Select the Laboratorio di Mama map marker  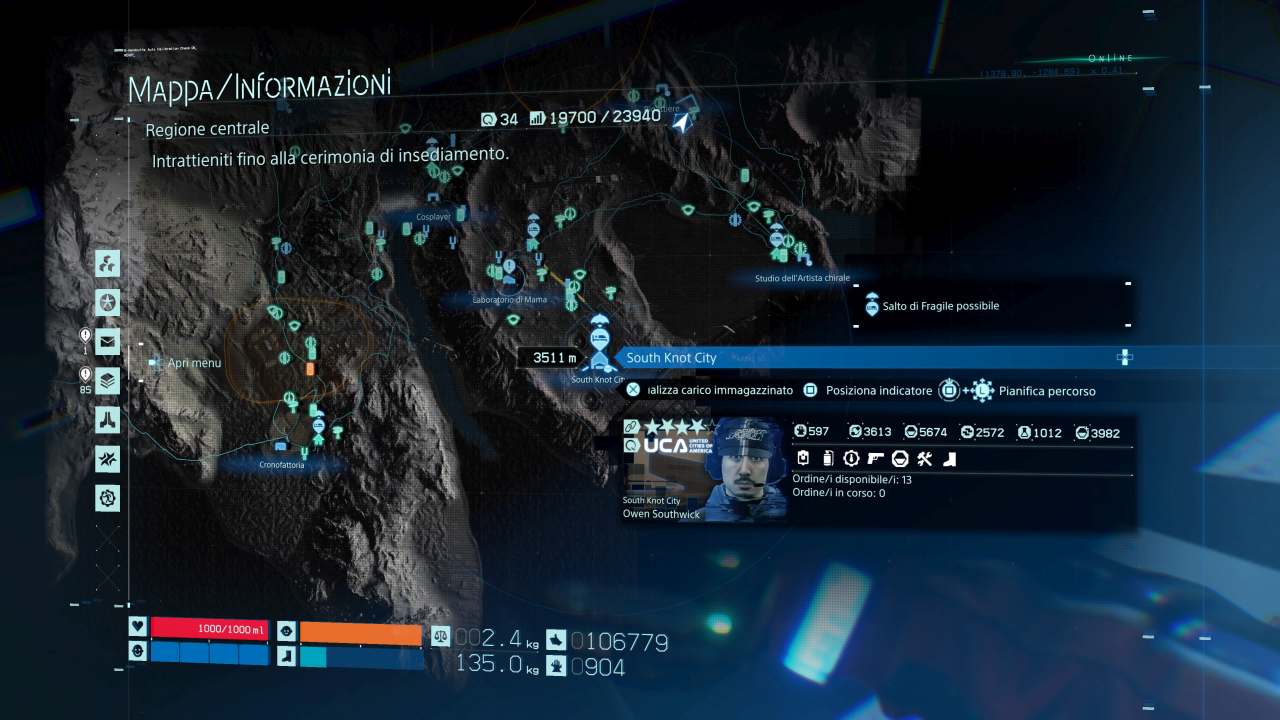coord(509,270)
